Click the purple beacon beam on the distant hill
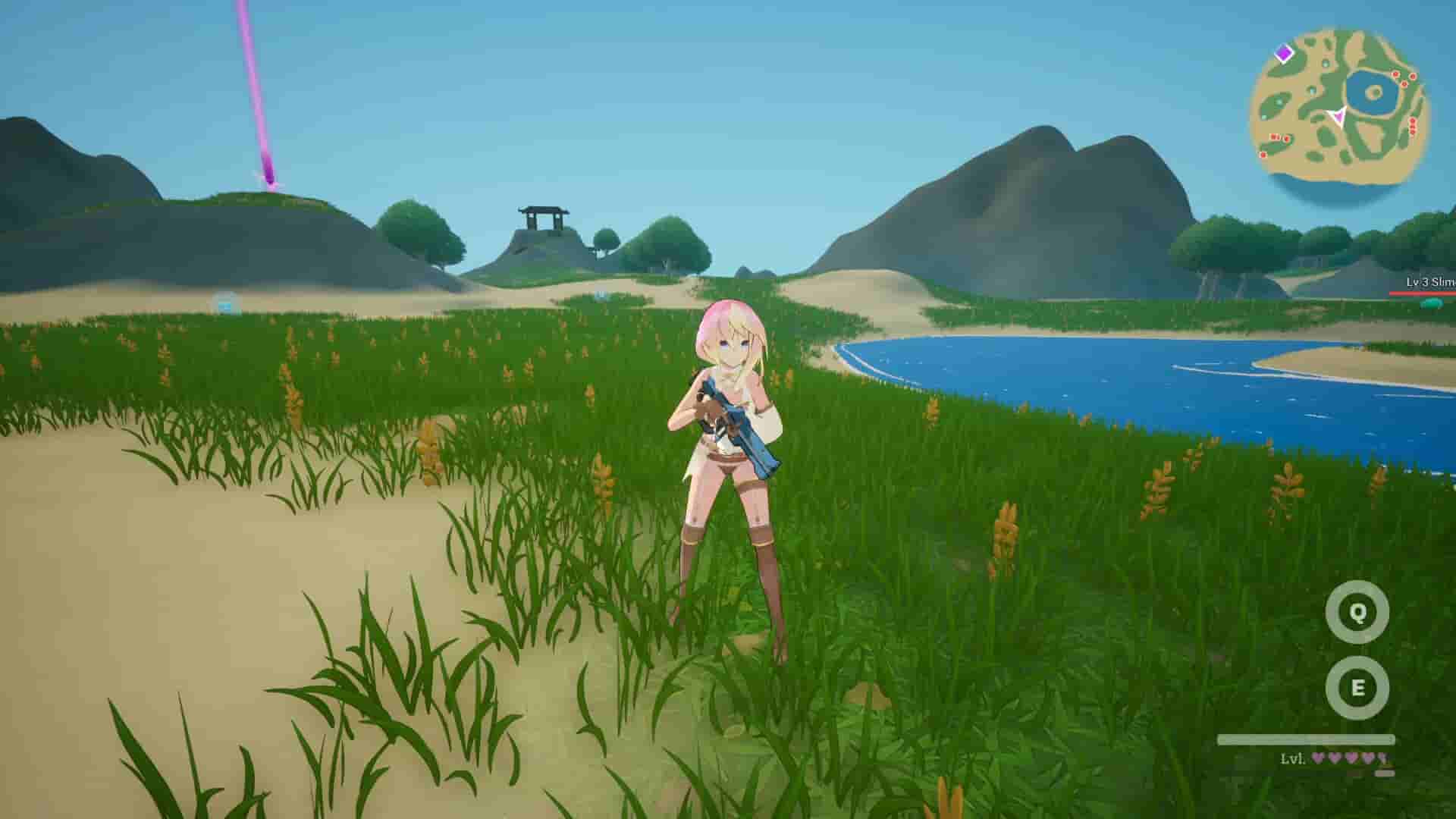This screenshot has height=819, width=1456. click(264, 99)
